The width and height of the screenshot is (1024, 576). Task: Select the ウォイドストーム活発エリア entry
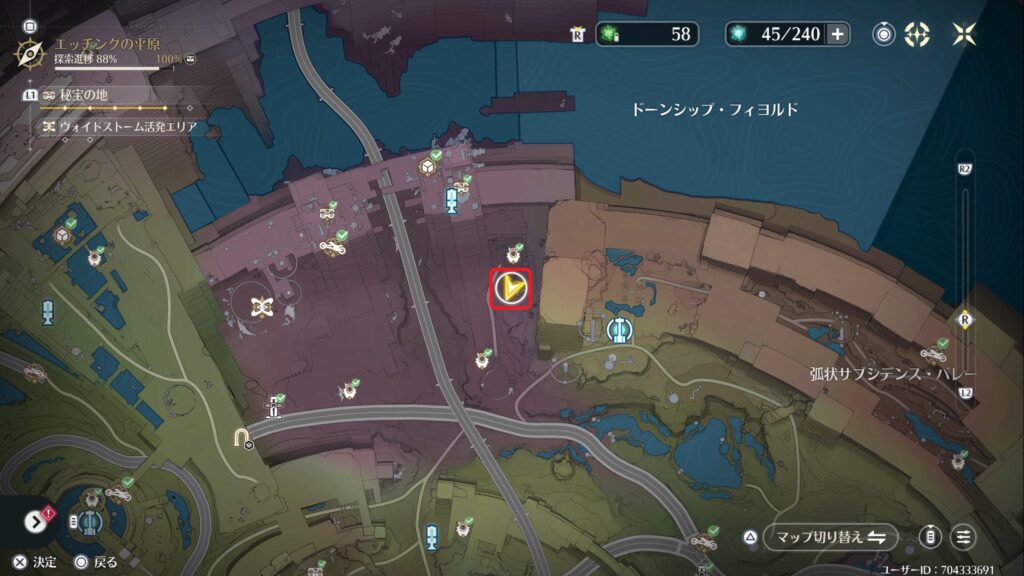pos(120,127)
